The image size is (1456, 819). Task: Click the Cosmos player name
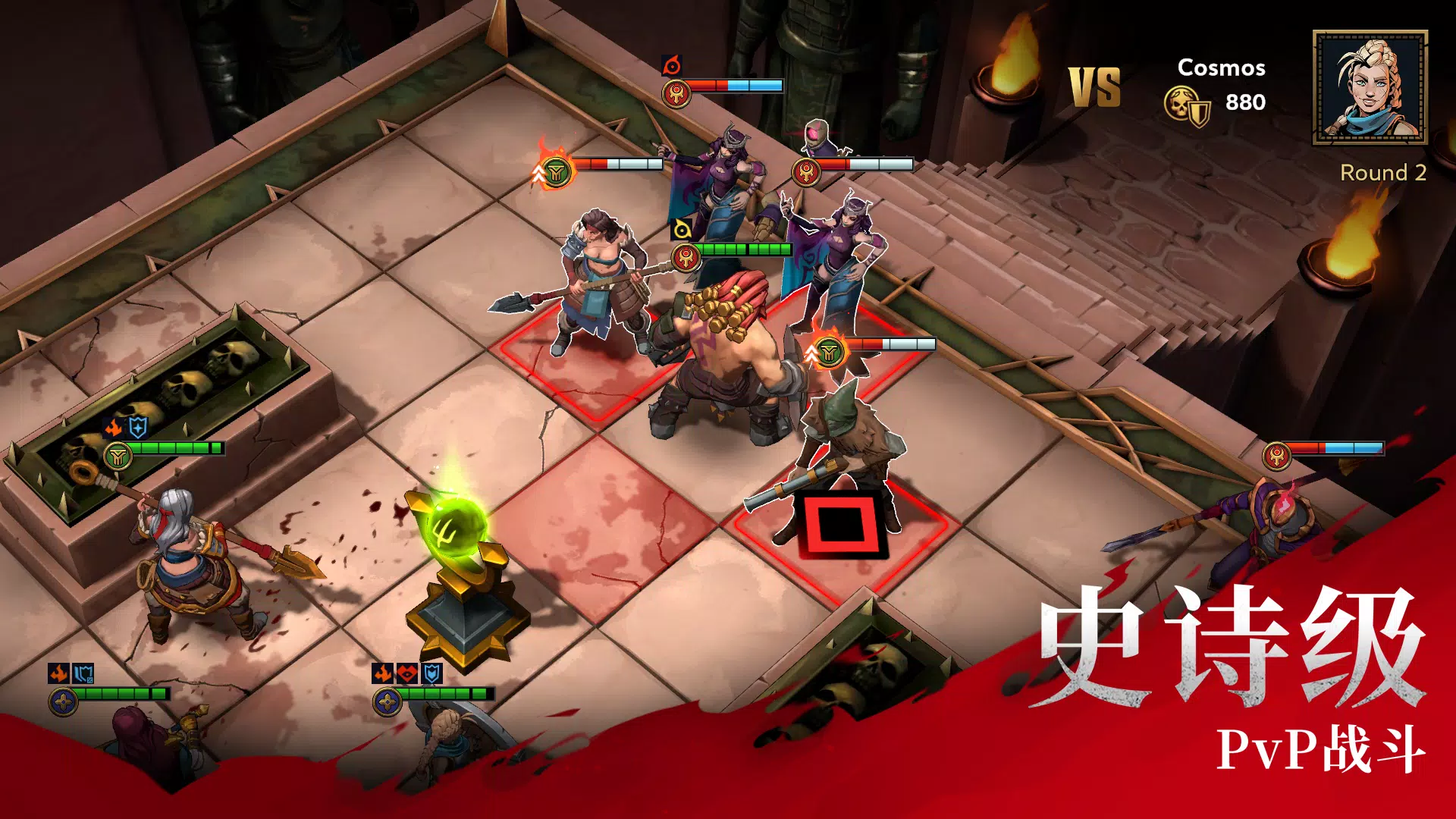[x=1221, y=68]
